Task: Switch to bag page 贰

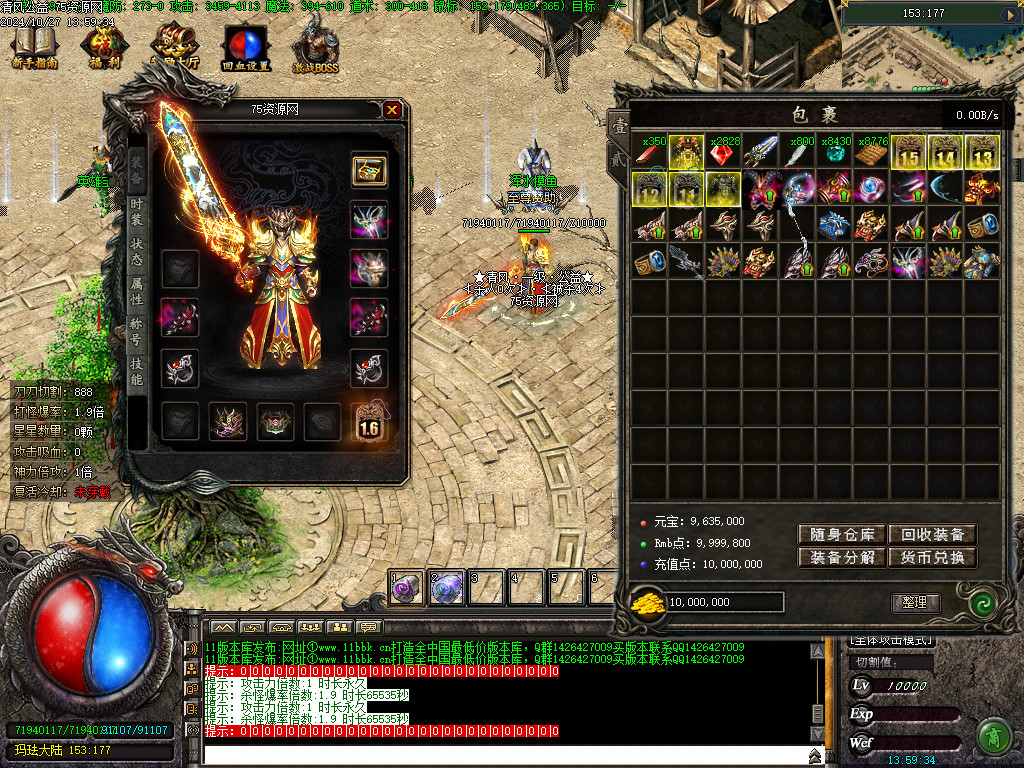Action: (619, 158)
